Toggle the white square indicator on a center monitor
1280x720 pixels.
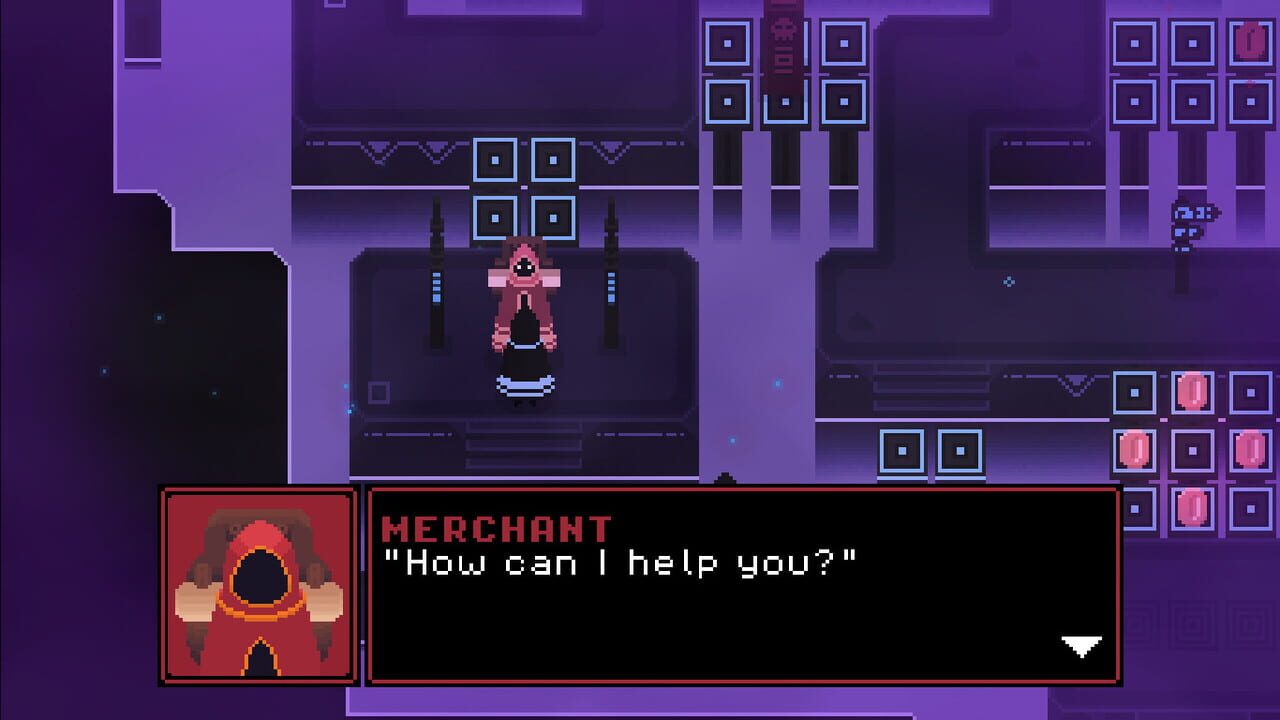493,157
